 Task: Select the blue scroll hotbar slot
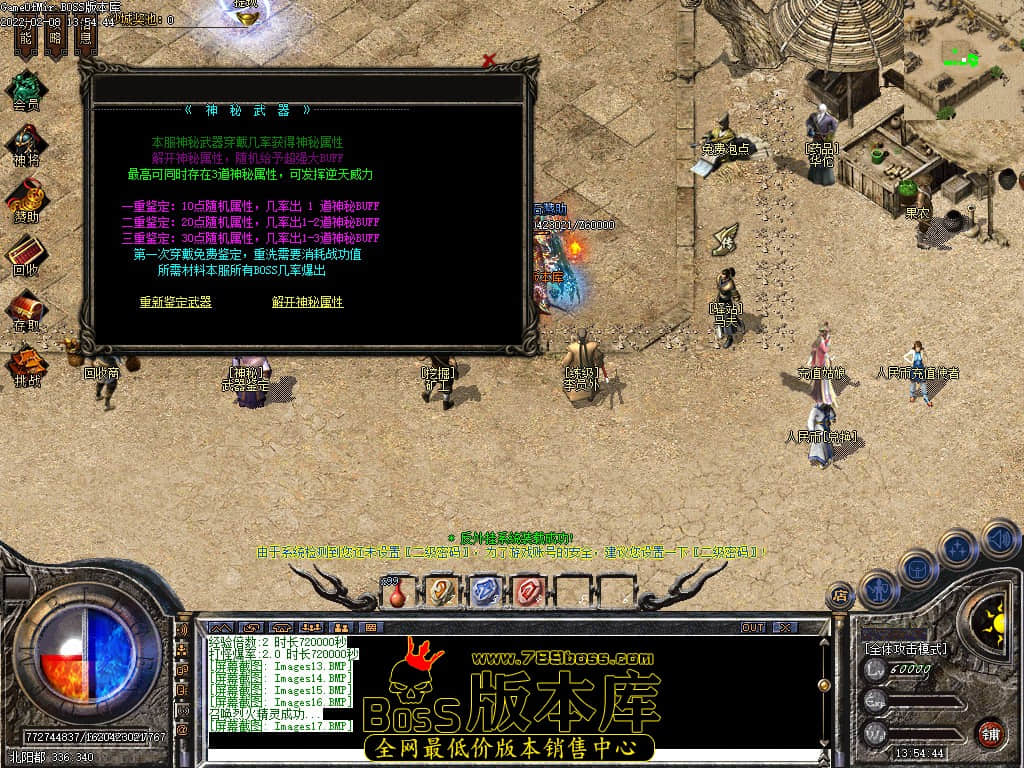point(484,591)
